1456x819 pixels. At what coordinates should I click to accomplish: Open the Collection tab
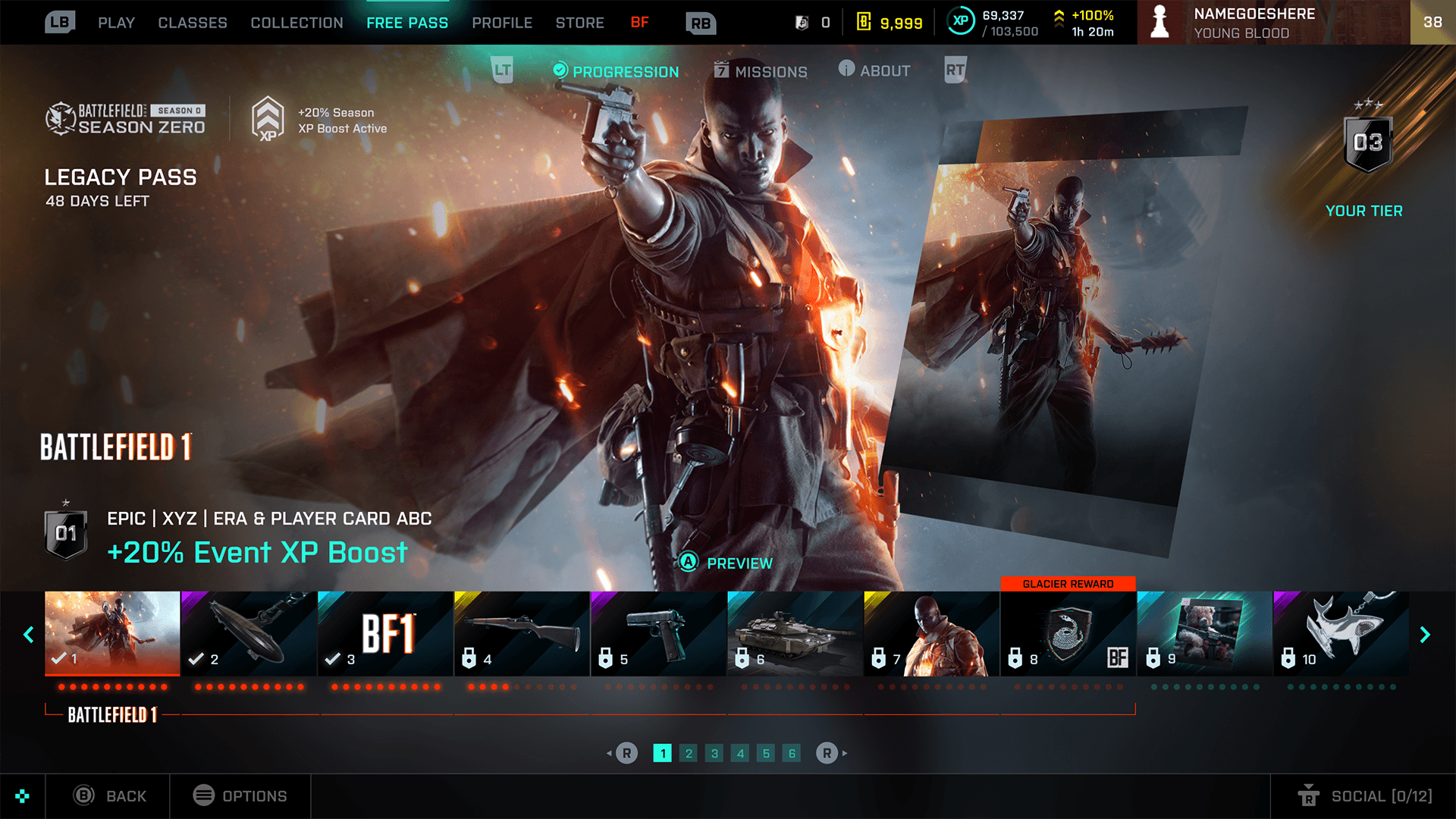(x=297, y=23)
